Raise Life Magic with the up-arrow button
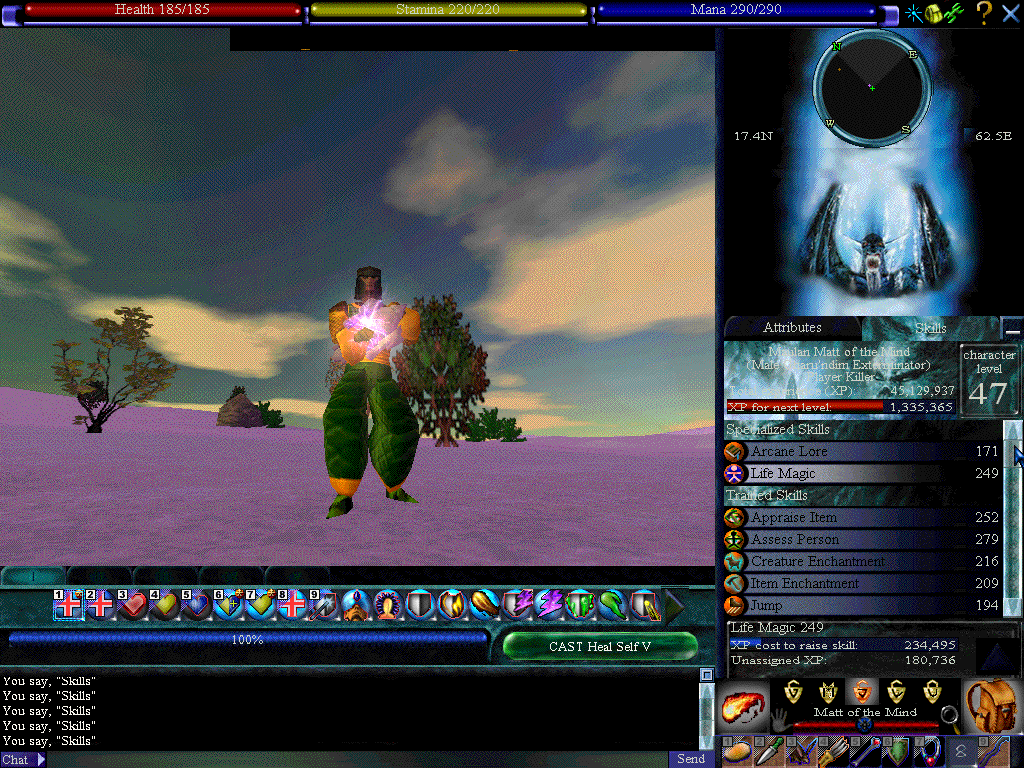1024x768 pixels. (x=996, y=655)
